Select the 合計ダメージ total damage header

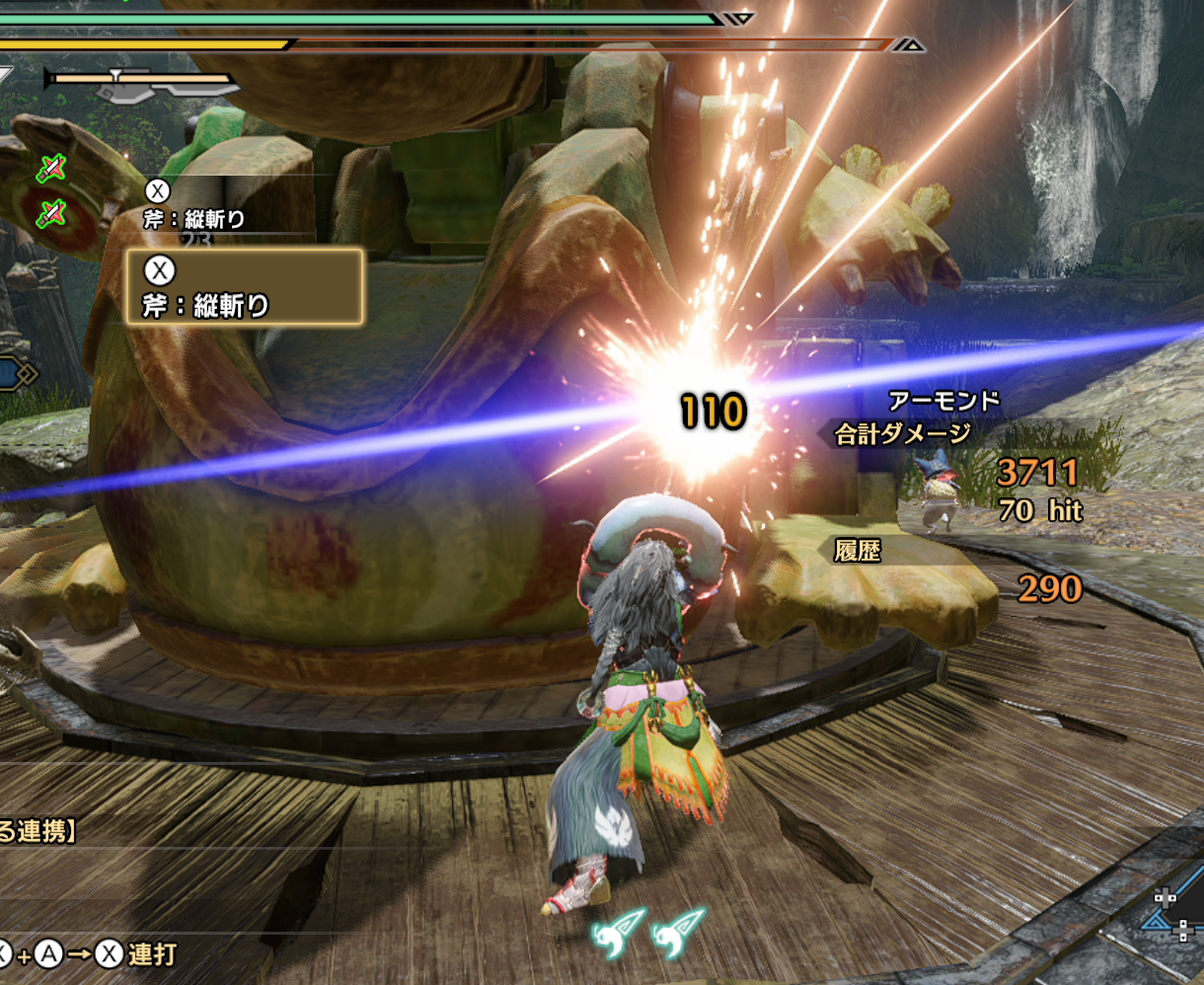coord(903,433)
